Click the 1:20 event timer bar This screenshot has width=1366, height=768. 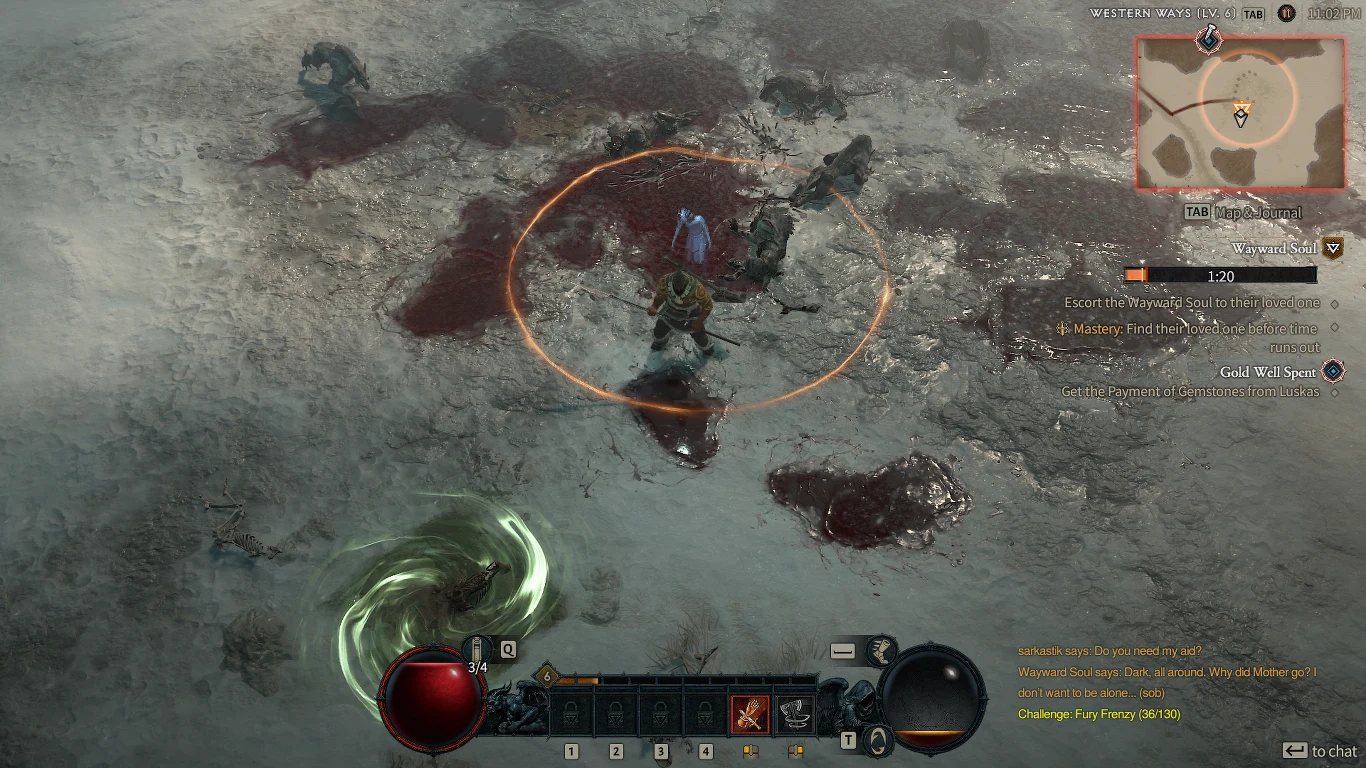click(x=1221, y=276)
